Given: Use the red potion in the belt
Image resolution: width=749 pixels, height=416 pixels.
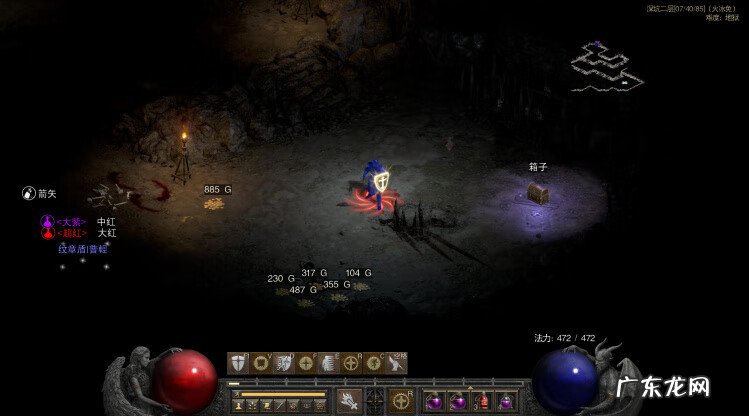Looking at the screenshot, I should click(x=482, y=401).
